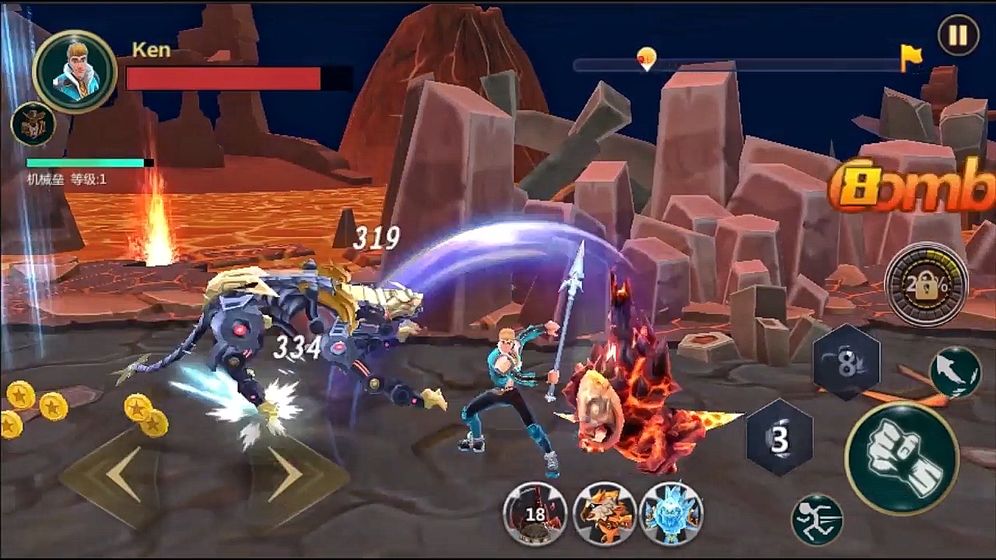Summon the blue ice crystal creature
This screenshot has width=996, height=560.
point(672,511)
